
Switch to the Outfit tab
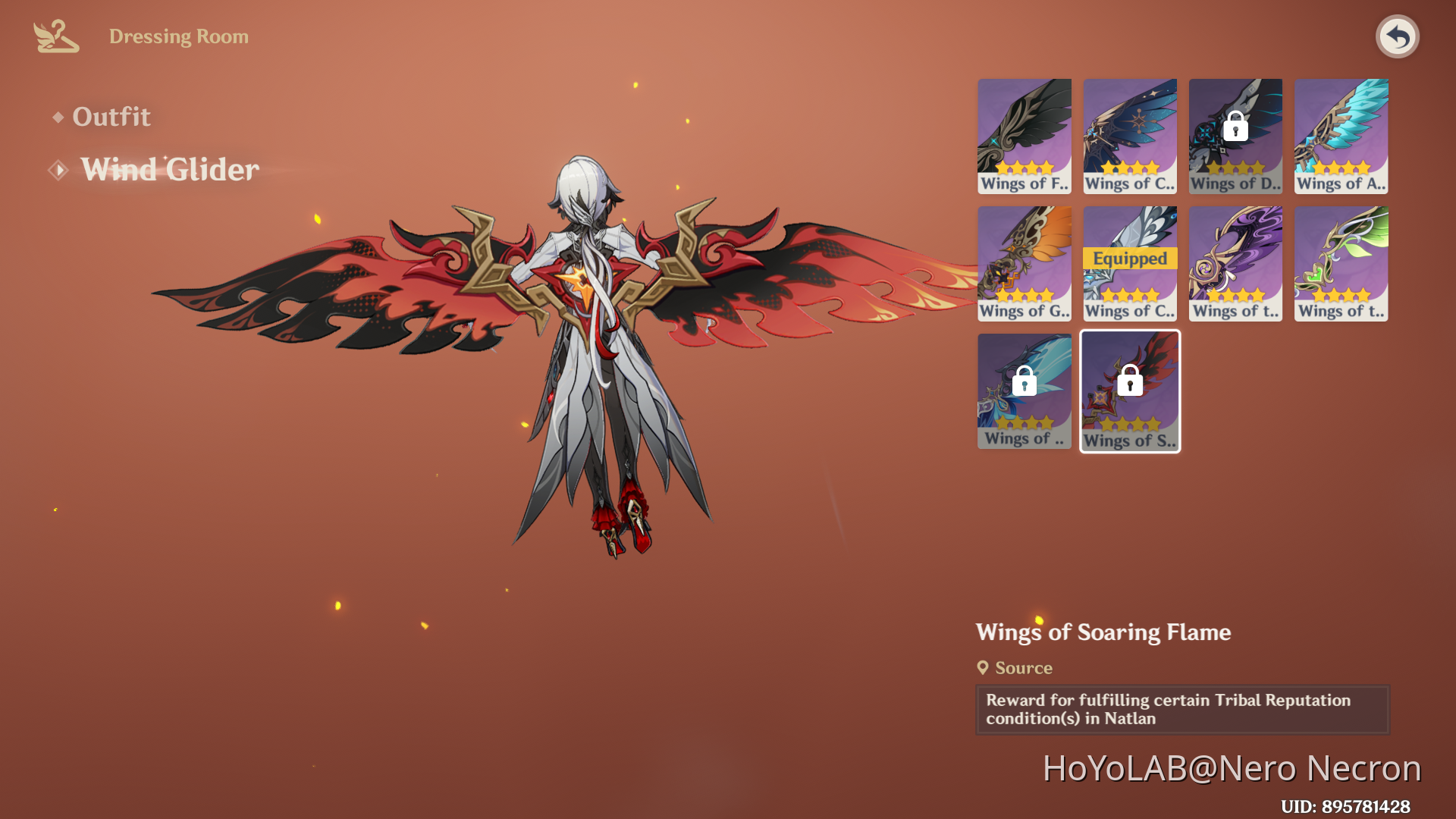(x=111, y=117)
